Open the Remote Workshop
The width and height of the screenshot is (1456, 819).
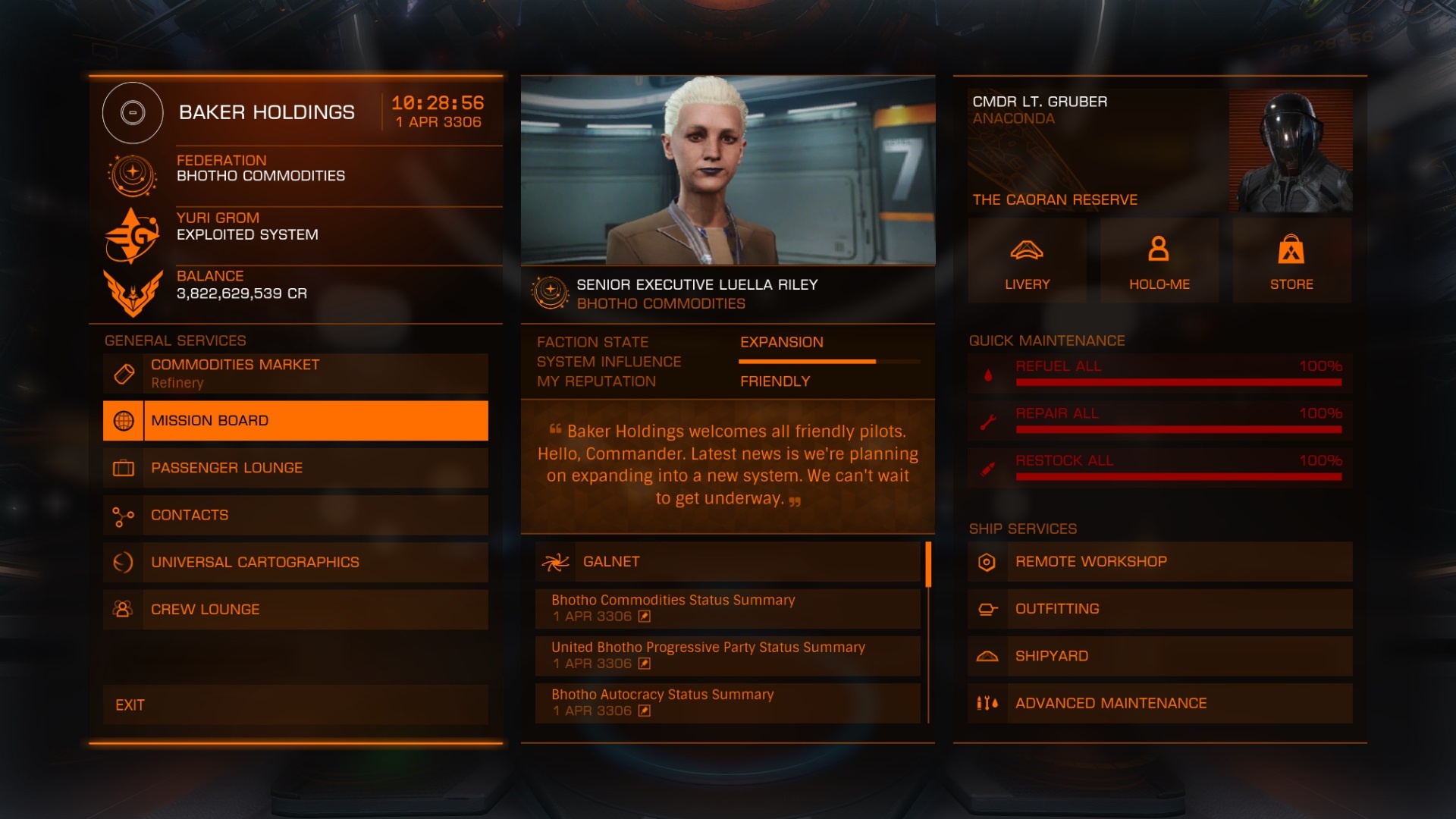[1159, 562]
